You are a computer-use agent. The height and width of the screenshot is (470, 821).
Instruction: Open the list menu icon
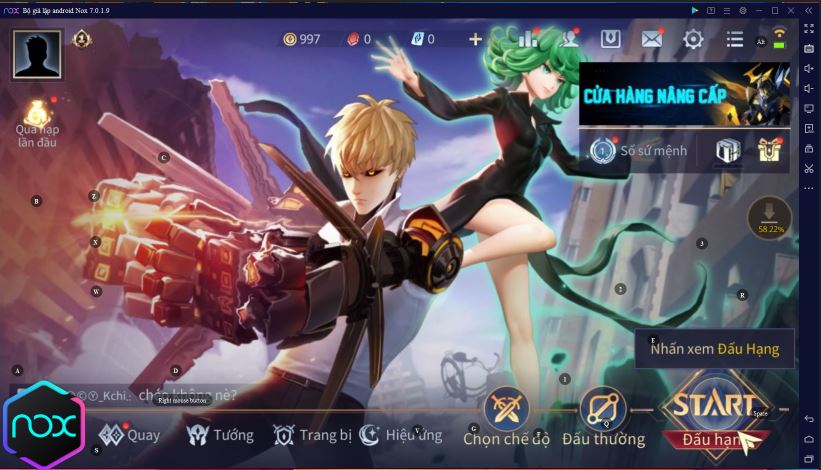click(x=735, y=39)
